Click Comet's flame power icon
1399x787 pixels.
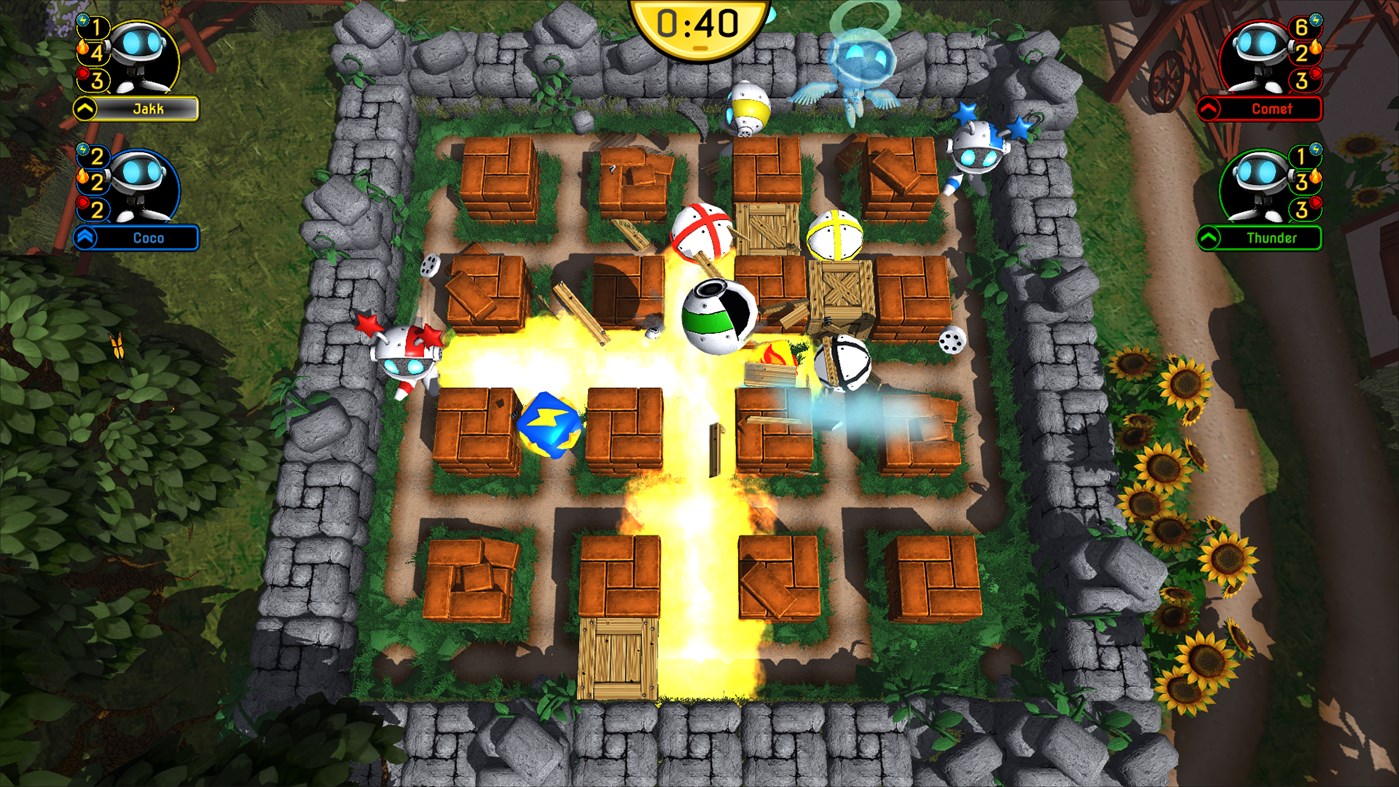point(1315,46)
